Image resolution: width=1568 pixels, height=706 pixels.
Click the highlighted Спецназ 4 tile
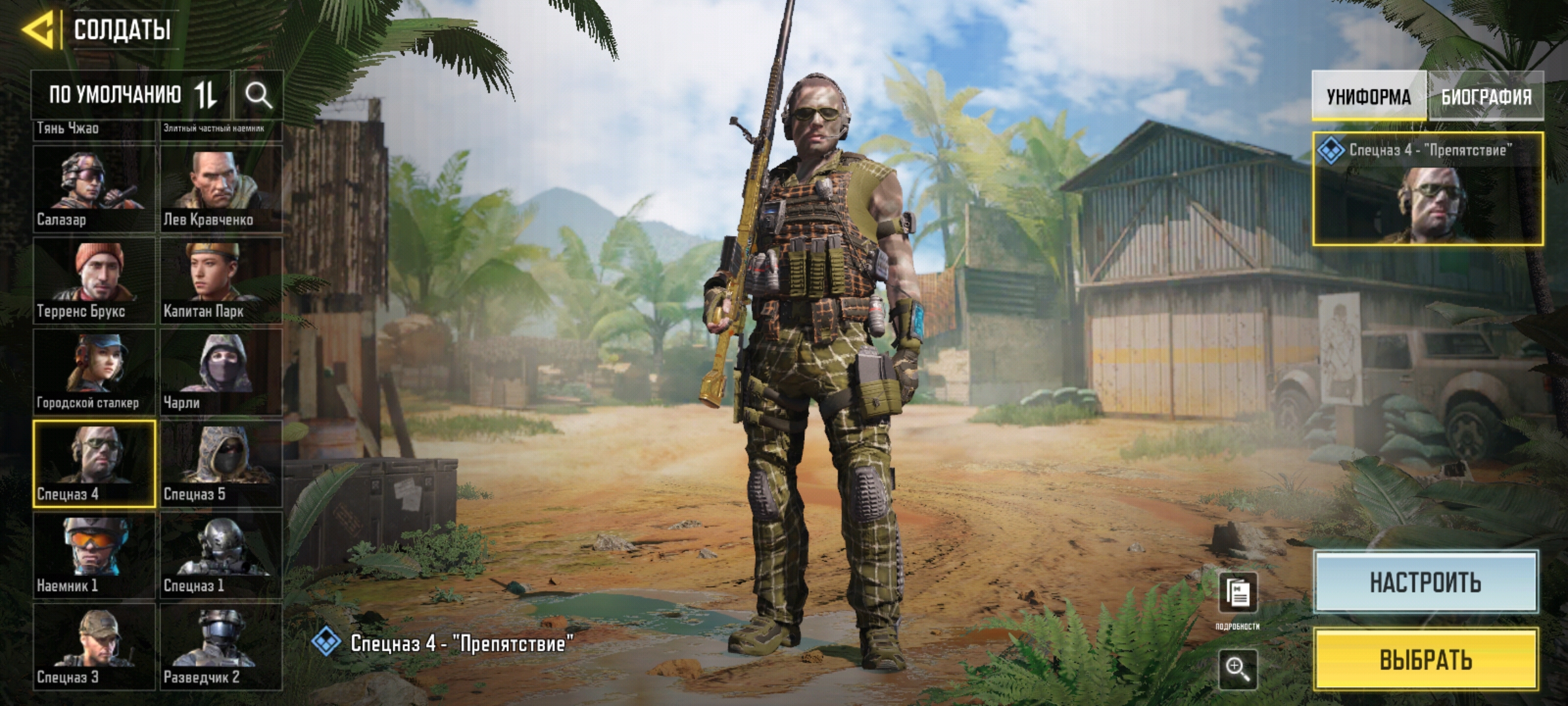(94, 463)
